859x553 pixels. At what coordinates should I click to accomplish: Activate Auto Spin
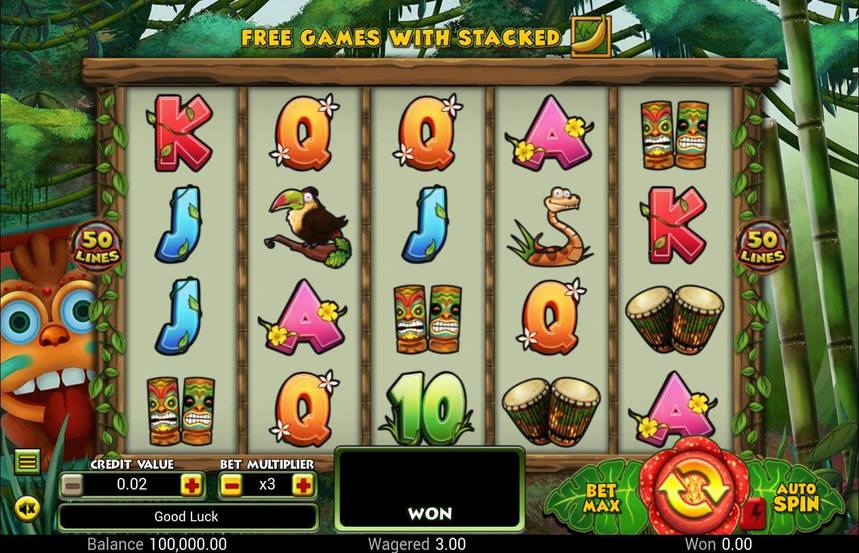tap(796, 496)
